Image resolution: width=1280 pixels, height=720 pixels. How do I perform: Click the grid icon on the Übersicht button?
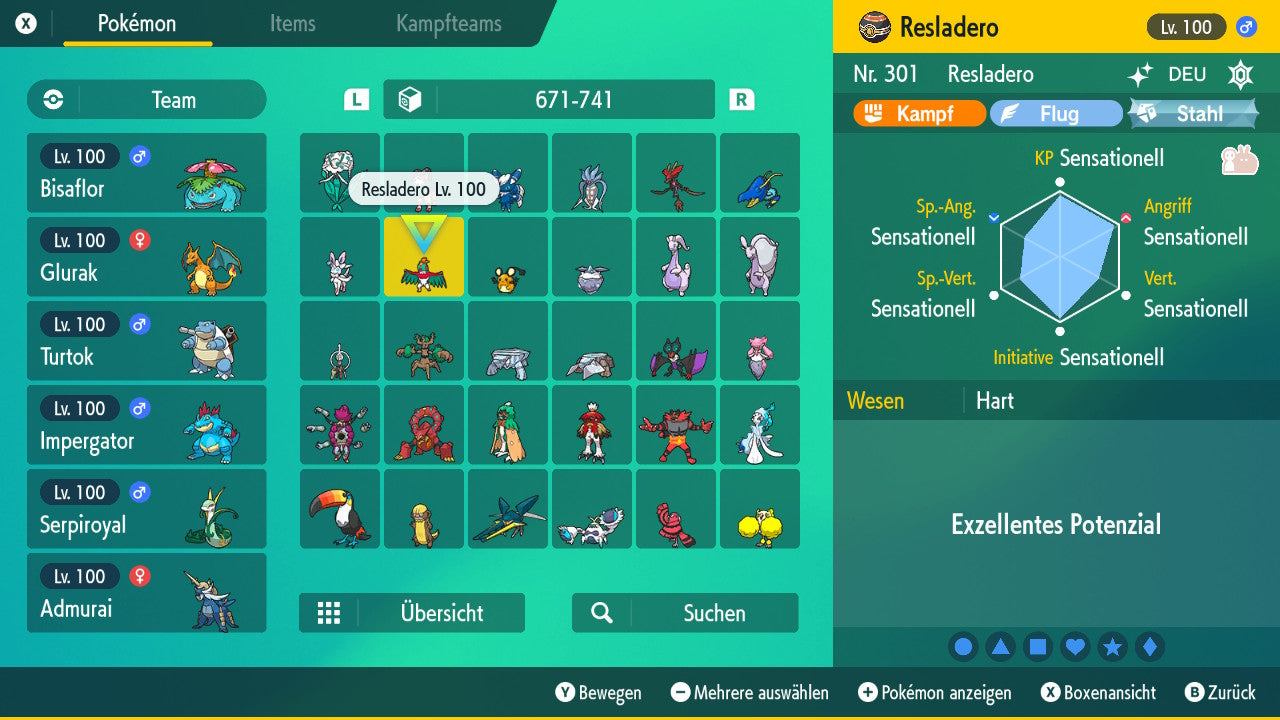330,613
